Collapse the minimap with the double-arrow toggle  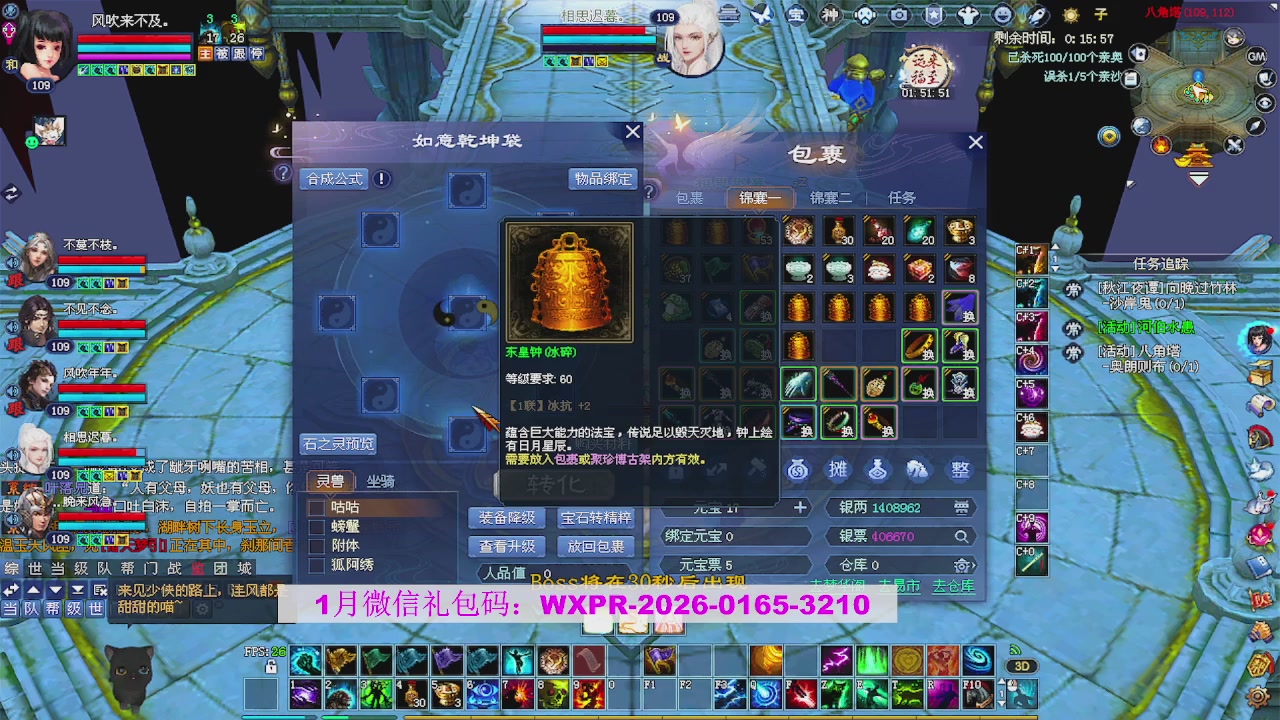click(x=1198, y=176)
